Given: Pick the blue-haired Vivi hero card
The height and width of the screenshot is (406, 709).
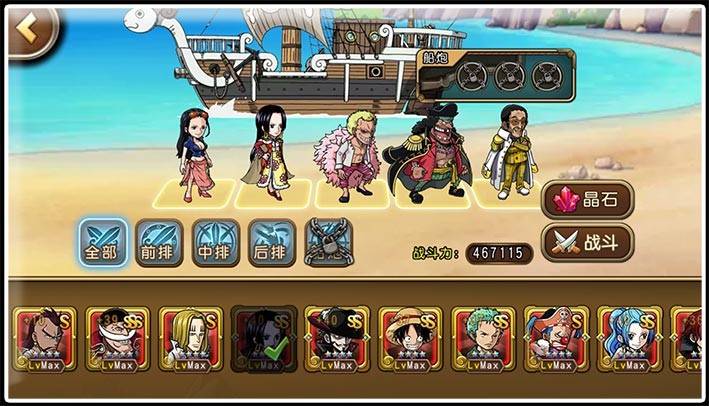Looking at the screenshot, I should click(x=630, y=339).
